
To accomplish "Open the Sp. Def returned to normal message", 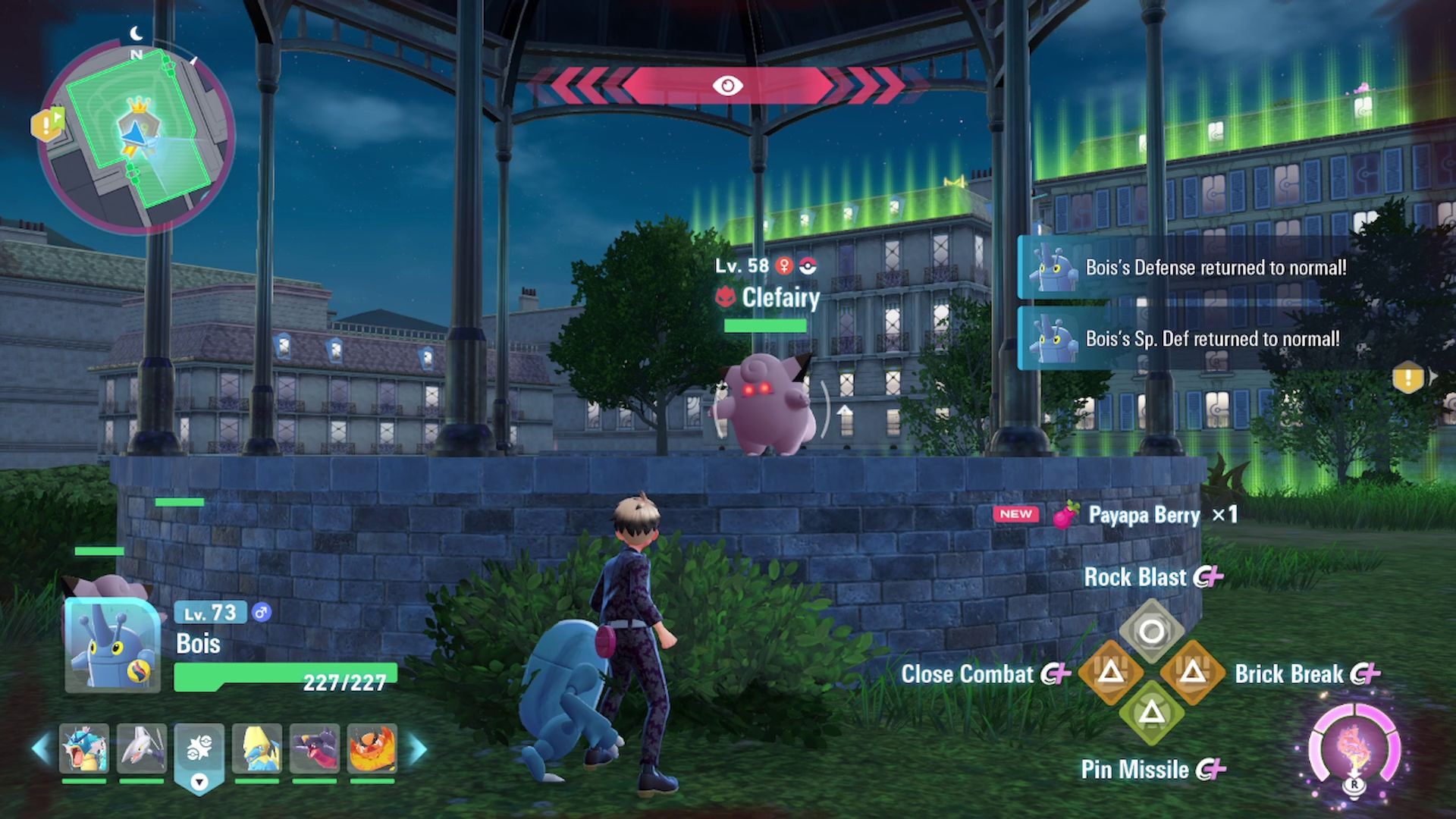I will tap(1183, 339).
